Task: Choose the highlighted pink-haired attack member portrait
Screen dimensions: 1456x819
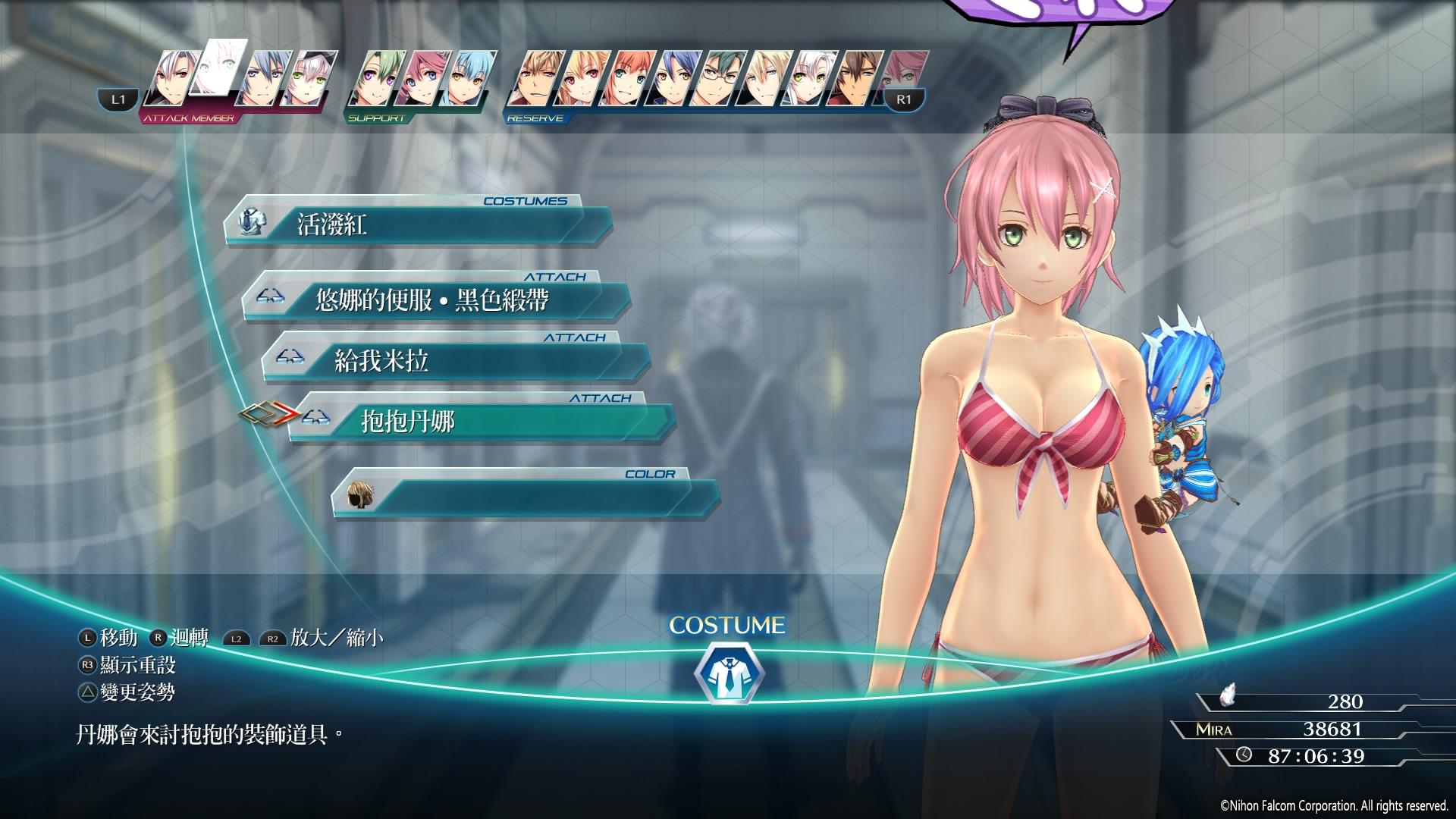Action: pos(220,68)
